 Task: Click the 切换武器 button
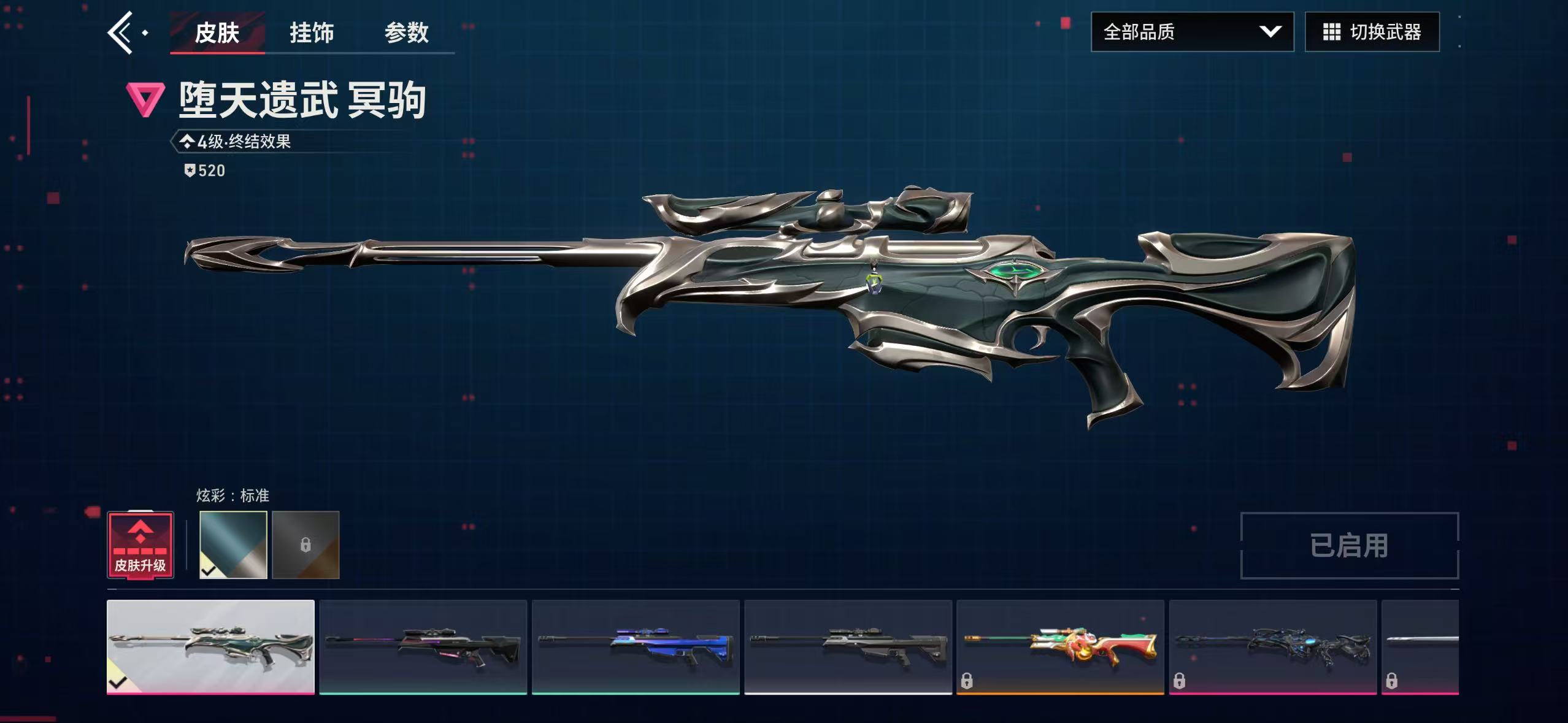[x=1372, y=32]
